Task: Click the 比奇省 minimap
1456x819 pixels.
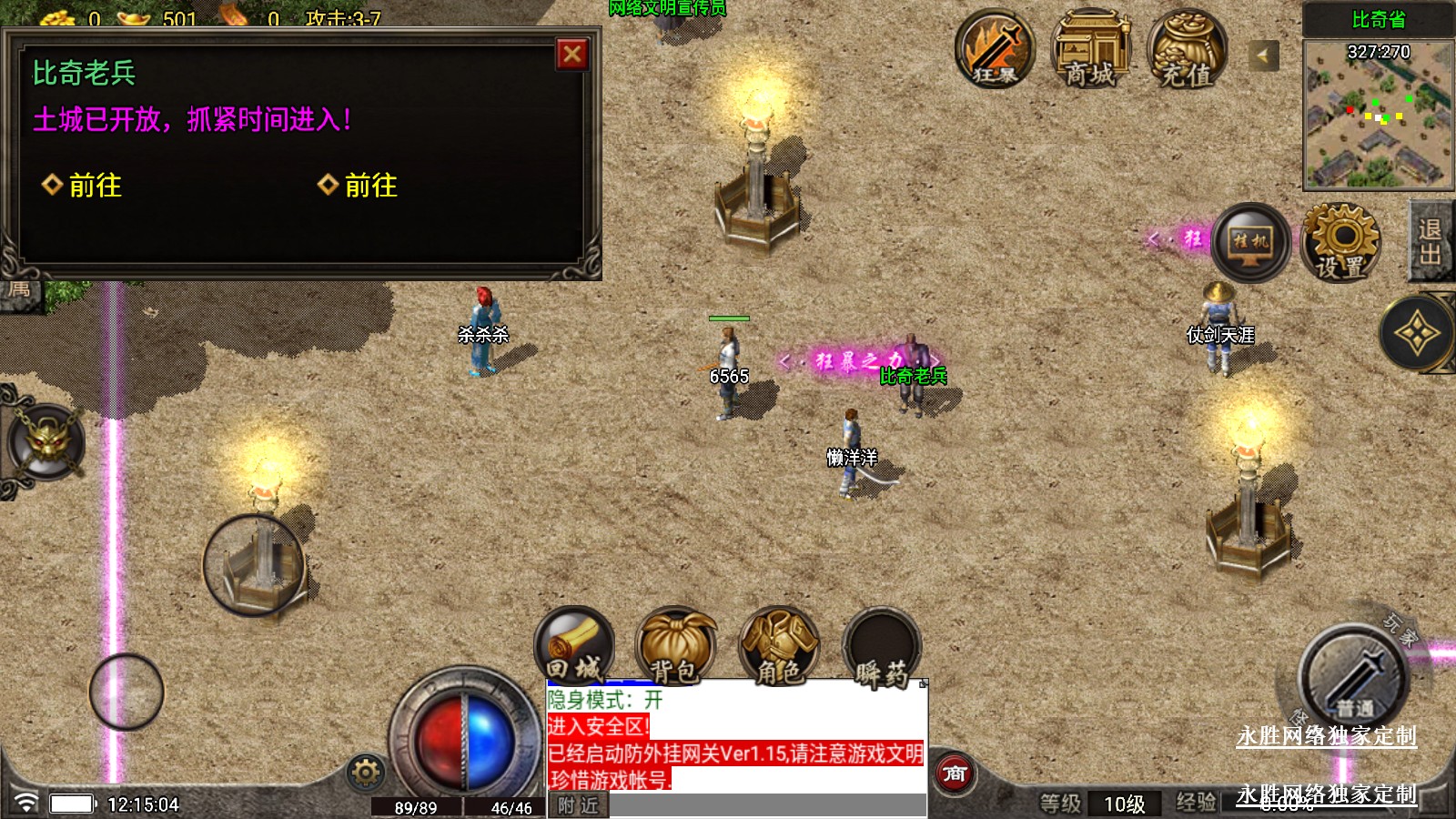Action: pos(1378,113)
